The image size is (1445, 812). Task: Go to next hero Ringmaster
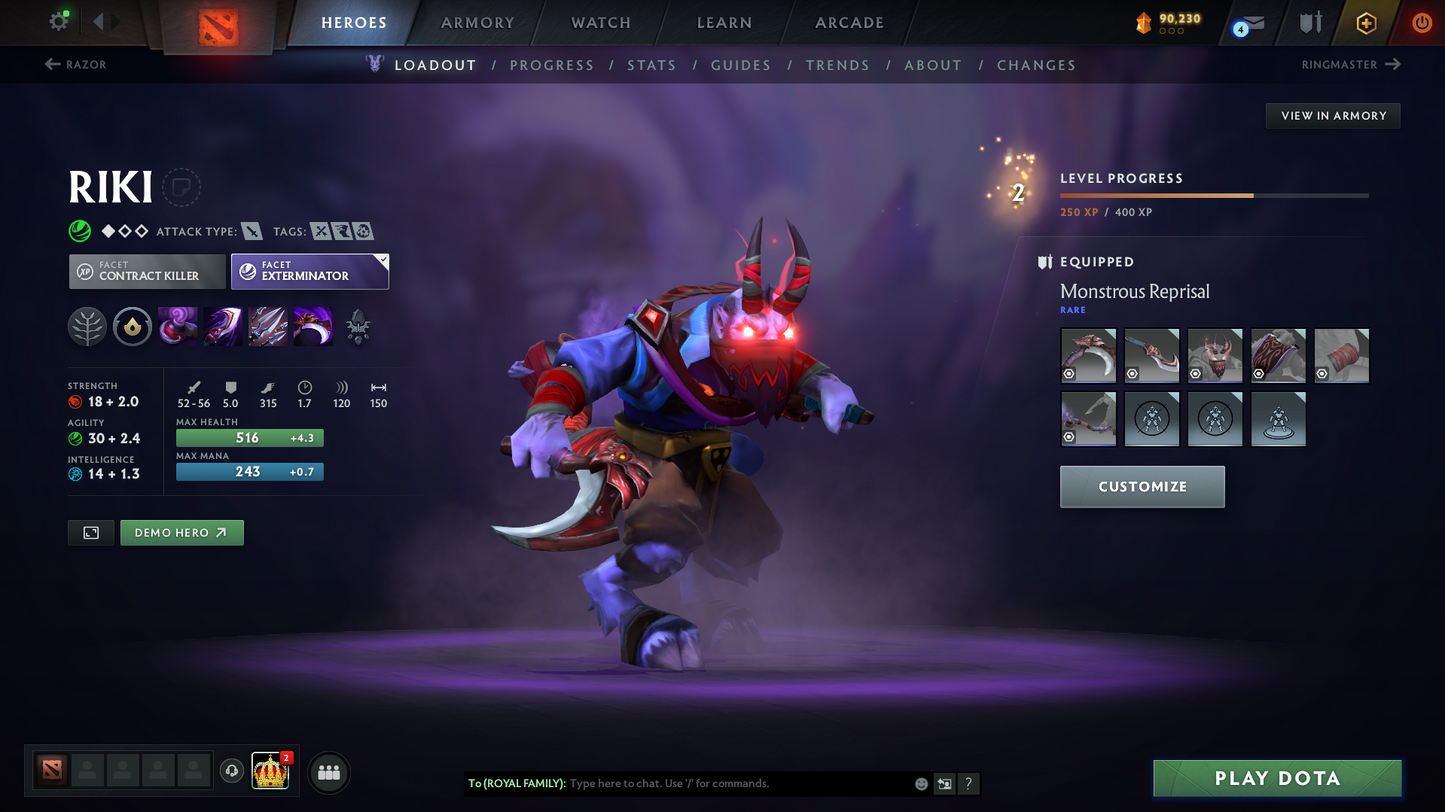(x=1351, y=65)
